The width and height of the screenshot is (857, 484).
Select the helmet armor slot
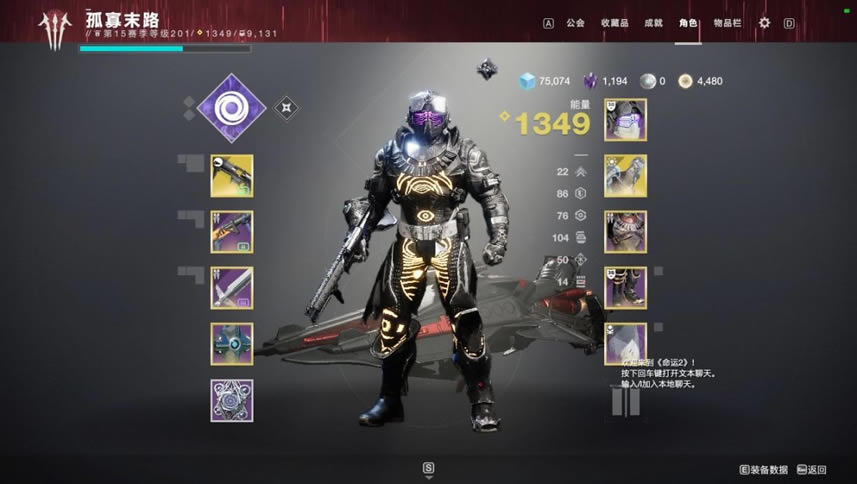pos(625,120)
